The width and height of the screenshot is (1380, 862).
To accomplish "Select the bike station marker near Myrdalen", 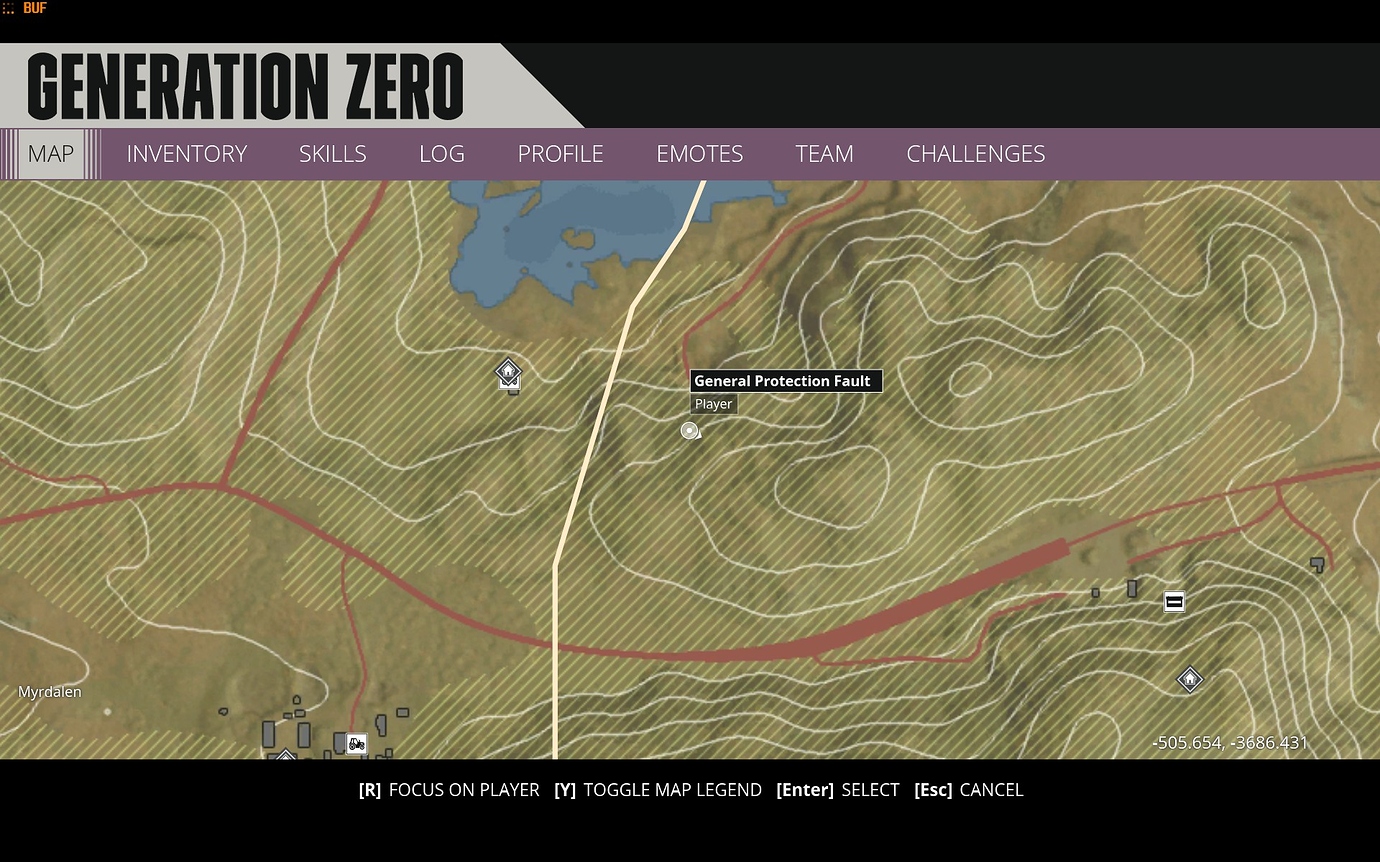I will click(356, 743).
